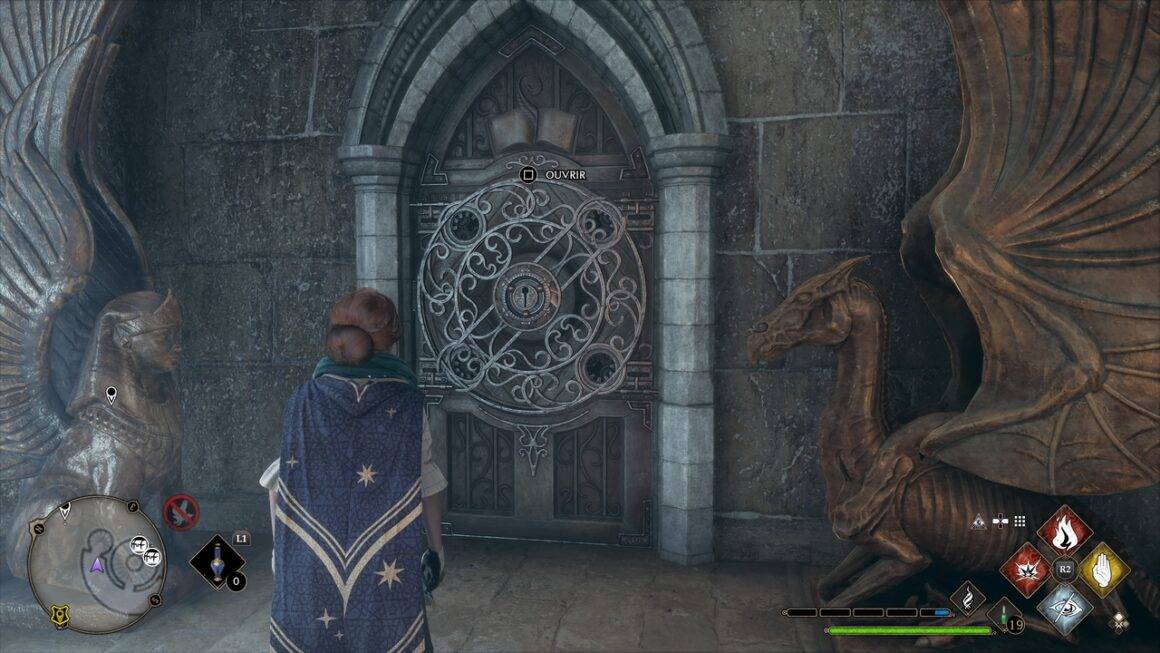Screen dimensions: 1160x653
Task: Click the red no-flying restriction icon
Action: point(181,512)
